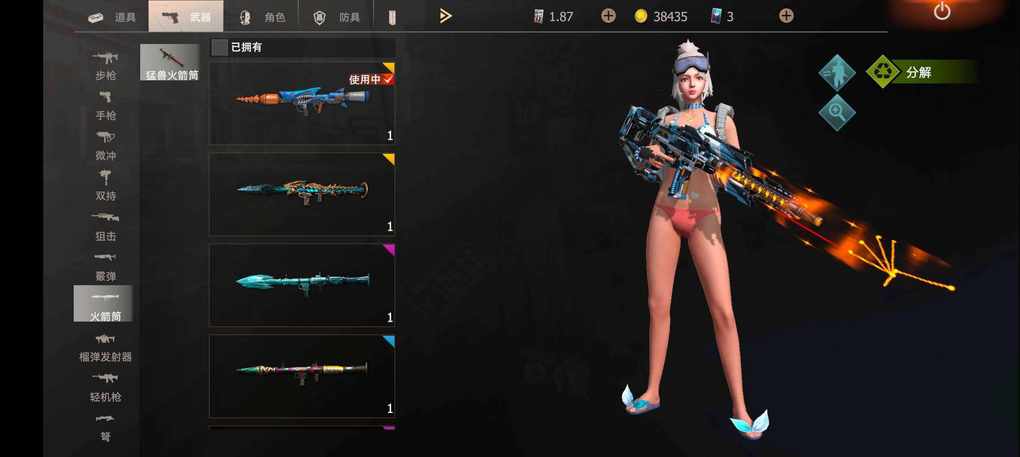Viewport: 1020px width, 457px height.
Task: Open the magnifying glass preview button
Action: coord(836,112)
